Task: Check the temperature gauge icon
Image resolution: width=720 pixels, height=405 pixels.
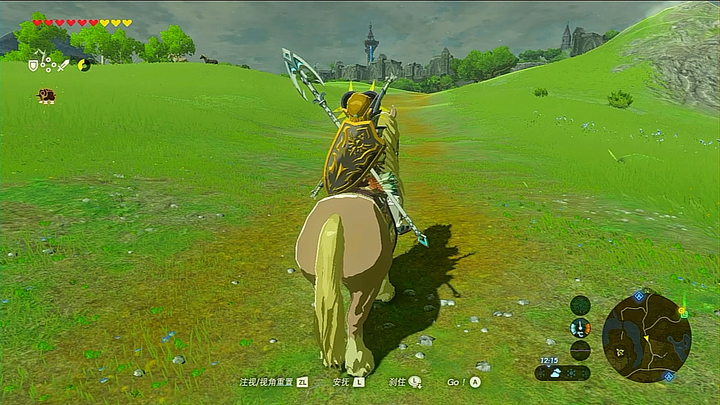Action: (580, 328)
